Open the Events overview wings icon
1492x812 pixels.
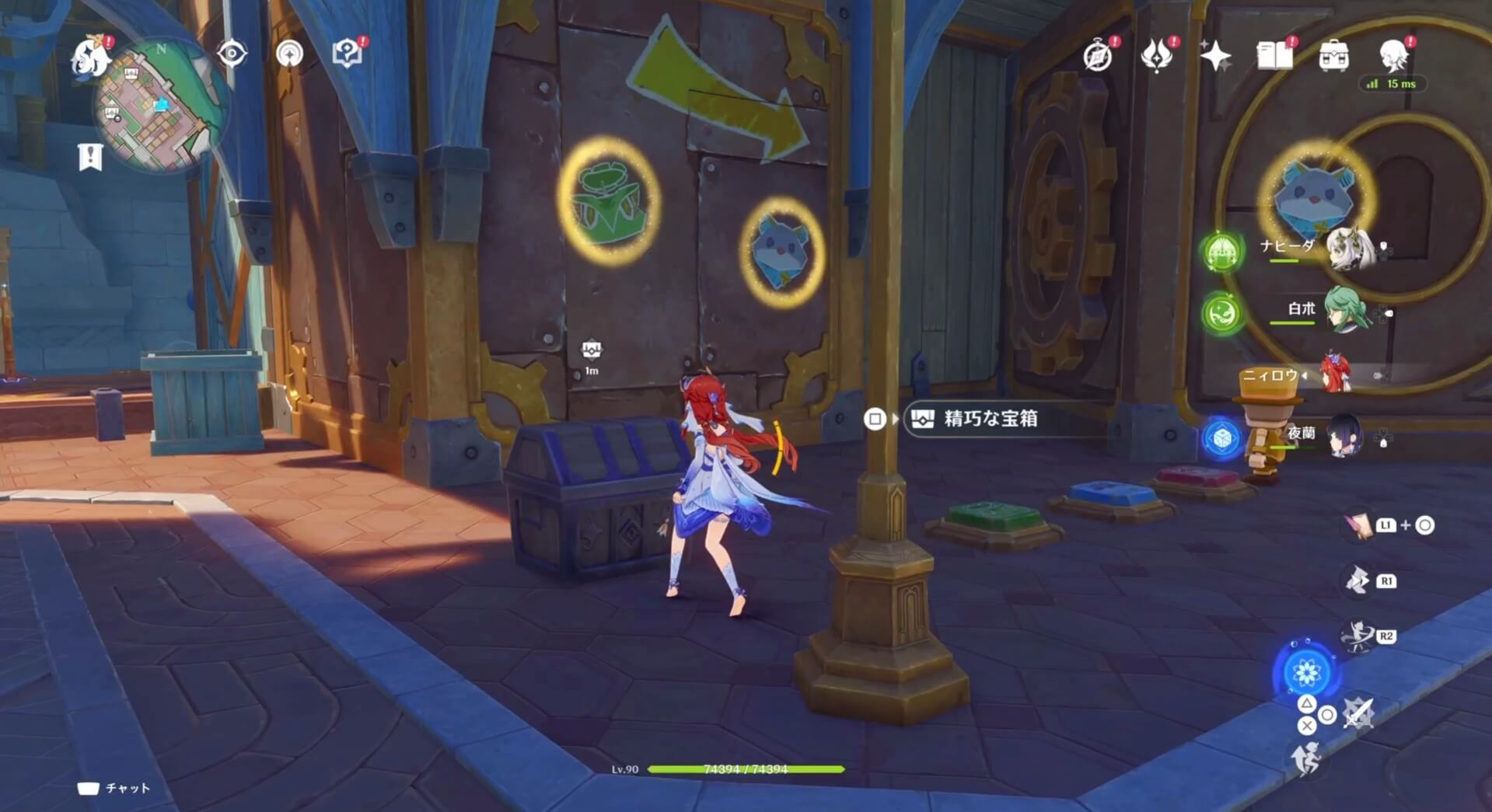[x=1158, y=55]
